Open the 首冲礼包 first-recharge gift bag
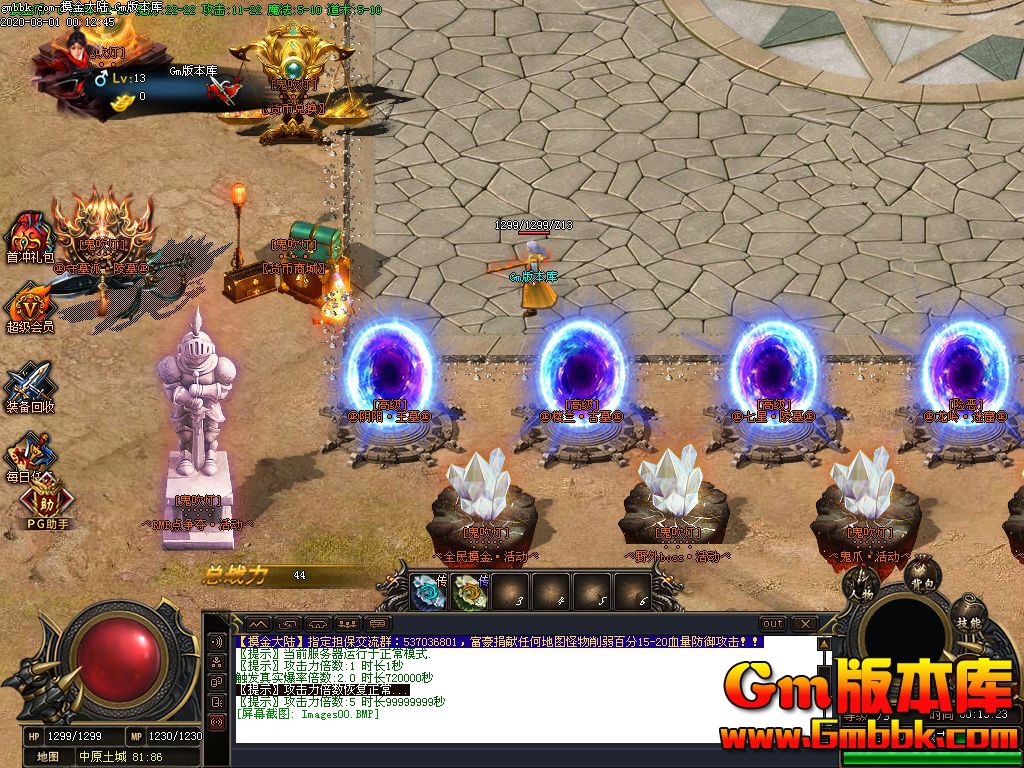Screen dimensions: 1024x768 [30, 235]
